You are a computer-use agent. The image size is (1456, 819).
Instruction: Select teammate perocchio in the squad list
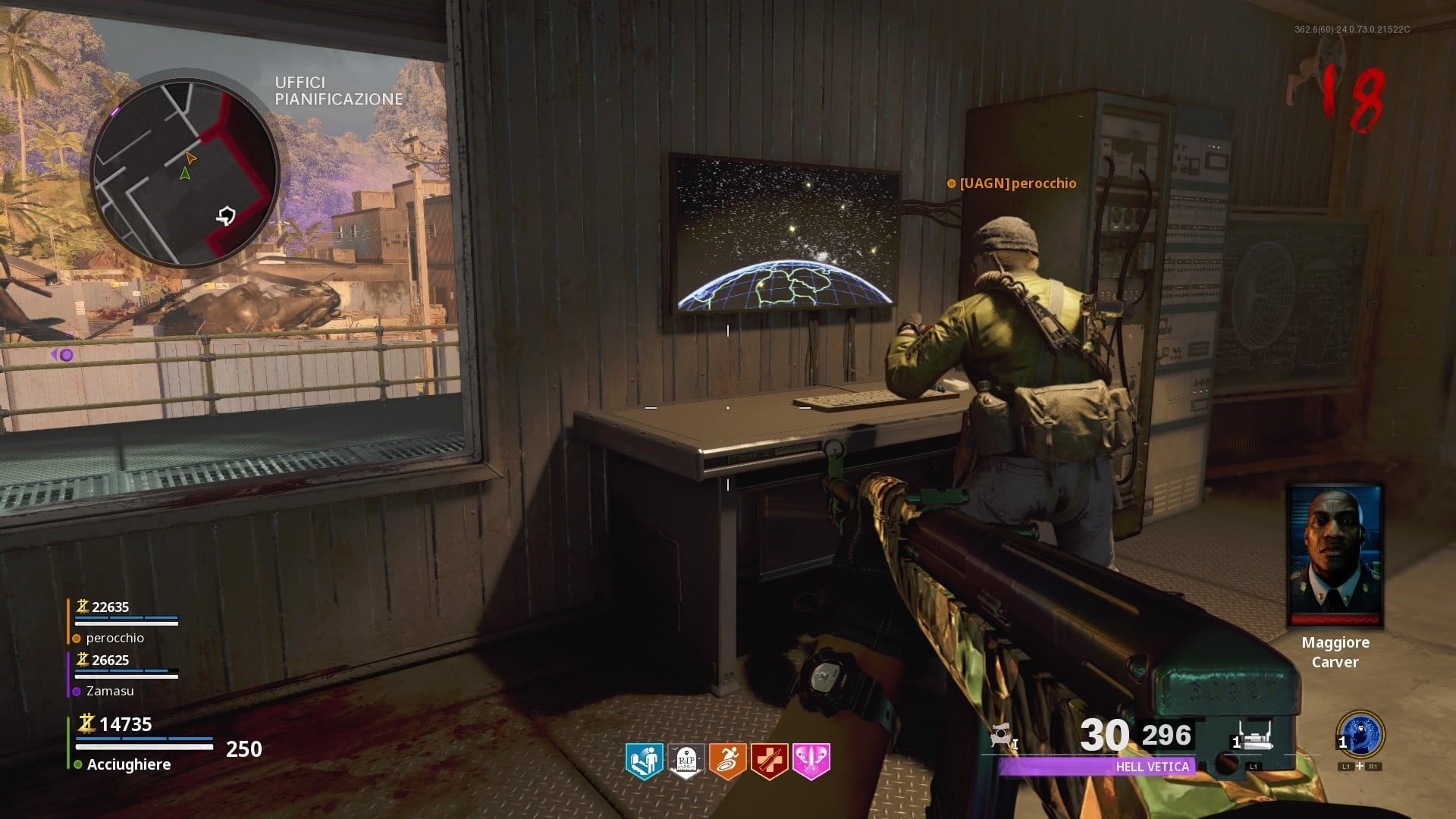(x=115, y=638)
